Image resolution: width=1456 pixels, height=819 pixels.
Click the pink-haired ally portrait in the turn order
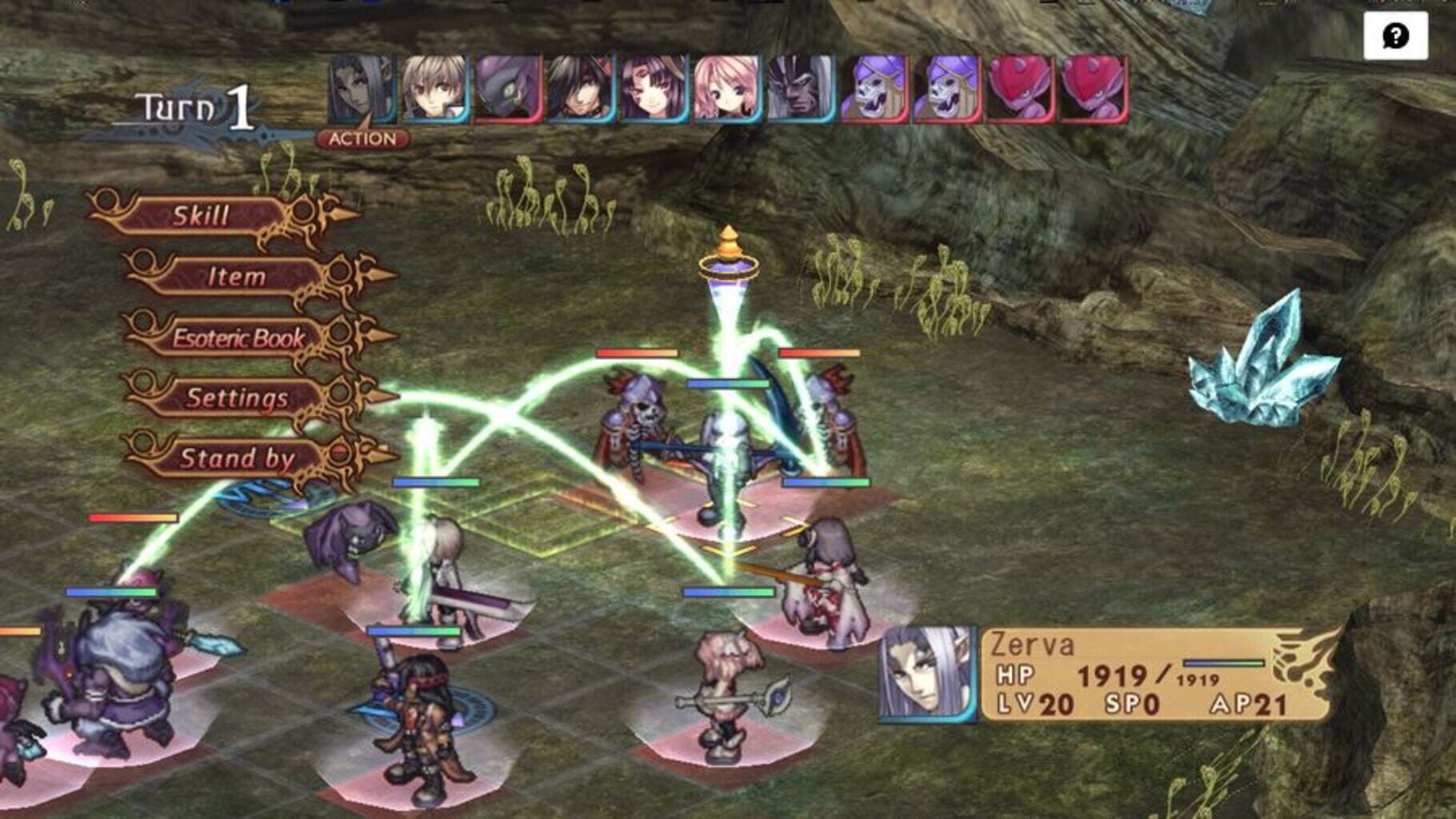tap(725, 88)
